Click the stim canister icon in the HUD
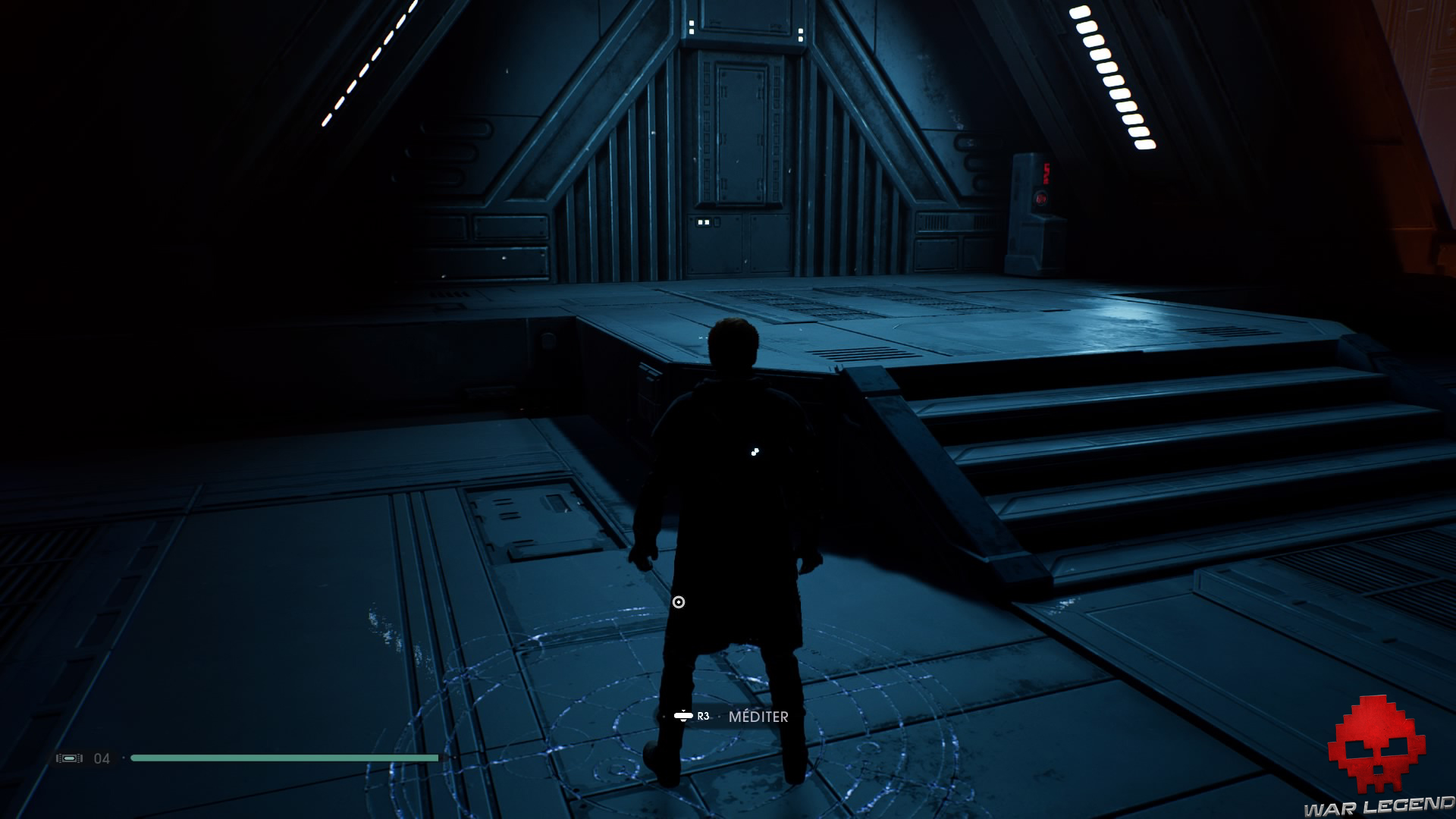The height and width of the screenshot is (819, 1456). point(69,758)
